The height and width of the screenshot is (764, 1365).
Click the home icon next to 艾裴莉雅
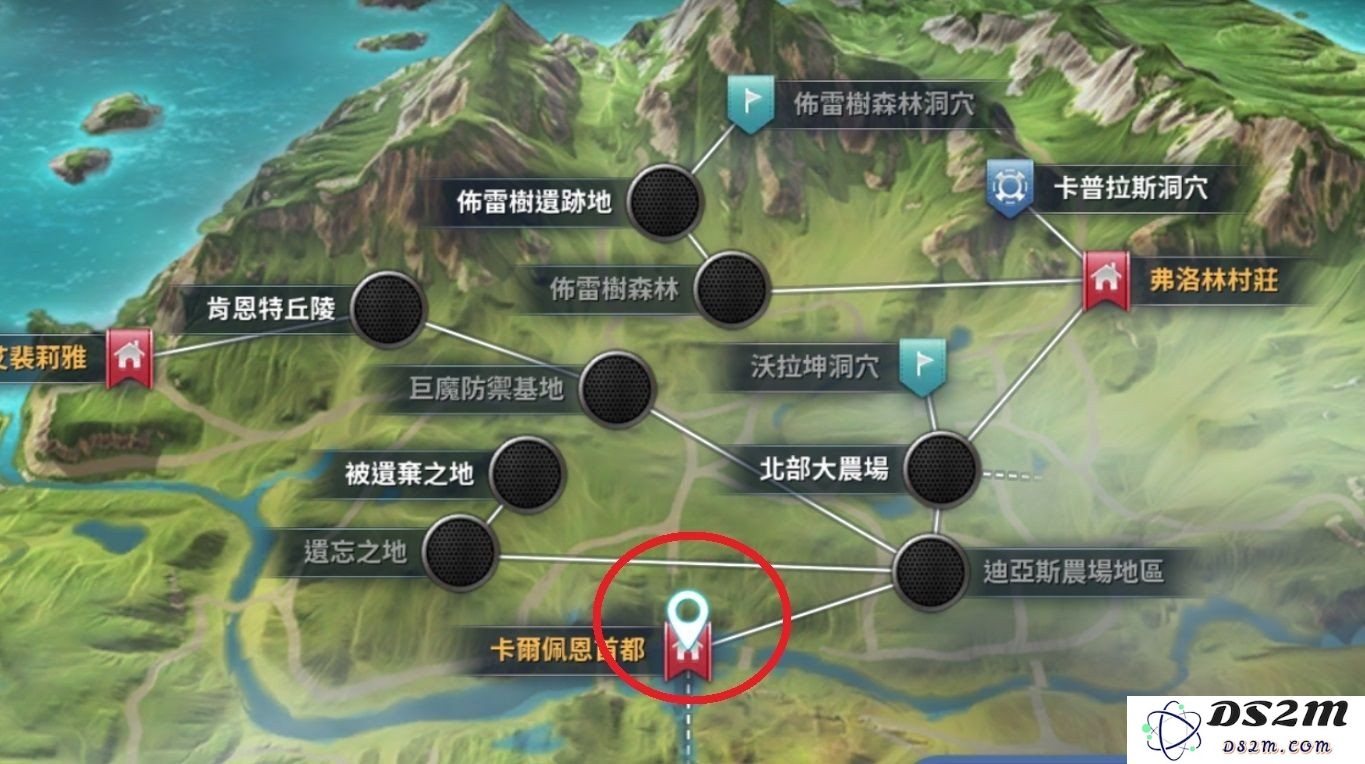[130, 357]
